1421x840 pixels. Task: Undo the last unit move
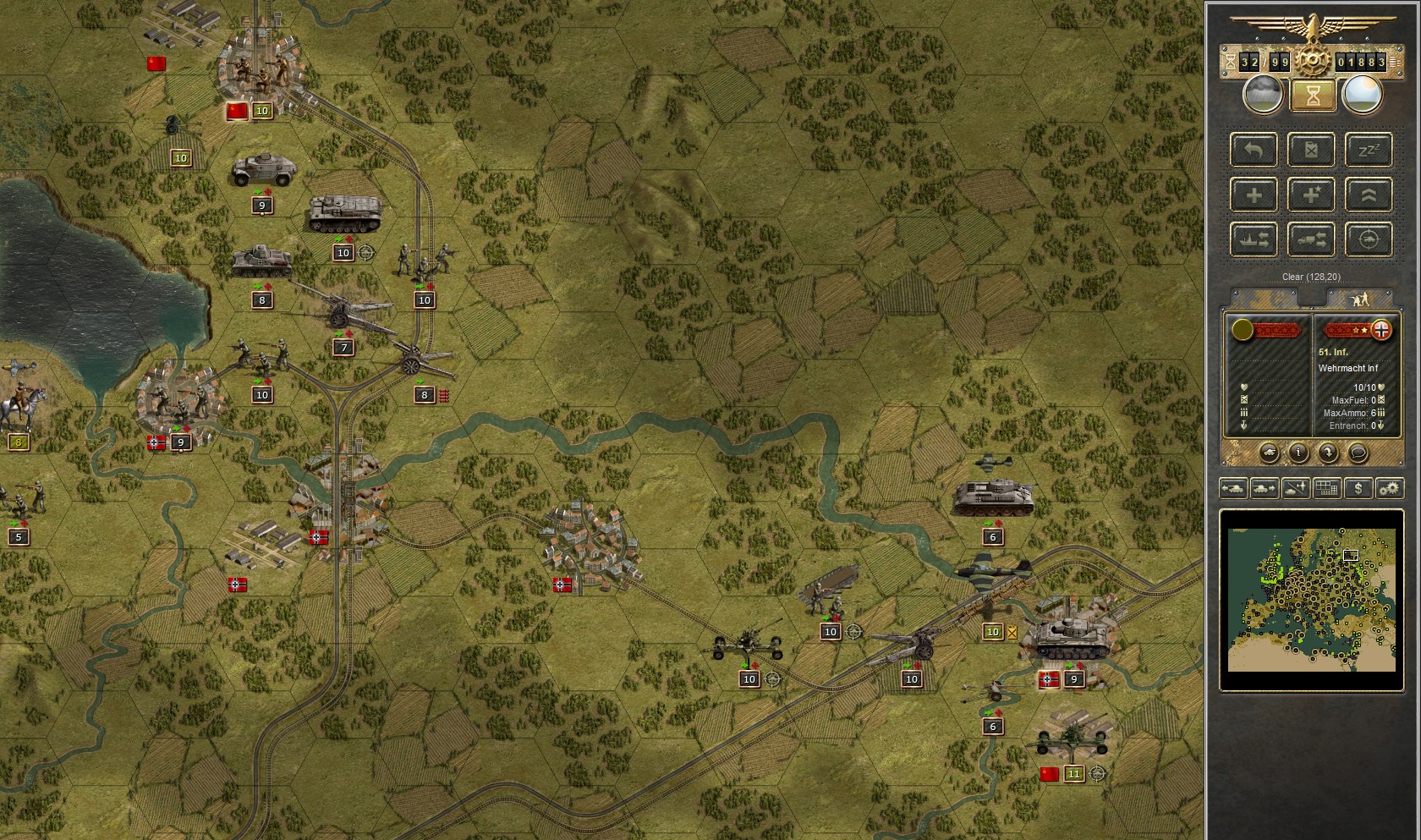pos(1254,150)
